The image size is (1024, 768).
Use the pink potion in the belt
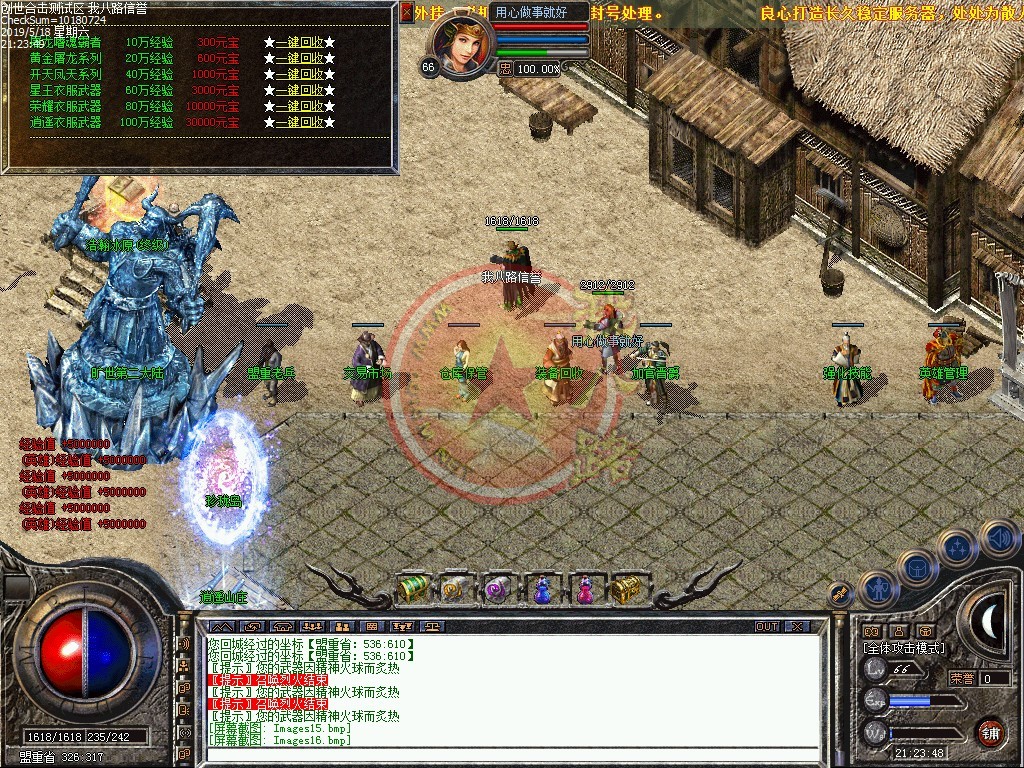point(583,590)
